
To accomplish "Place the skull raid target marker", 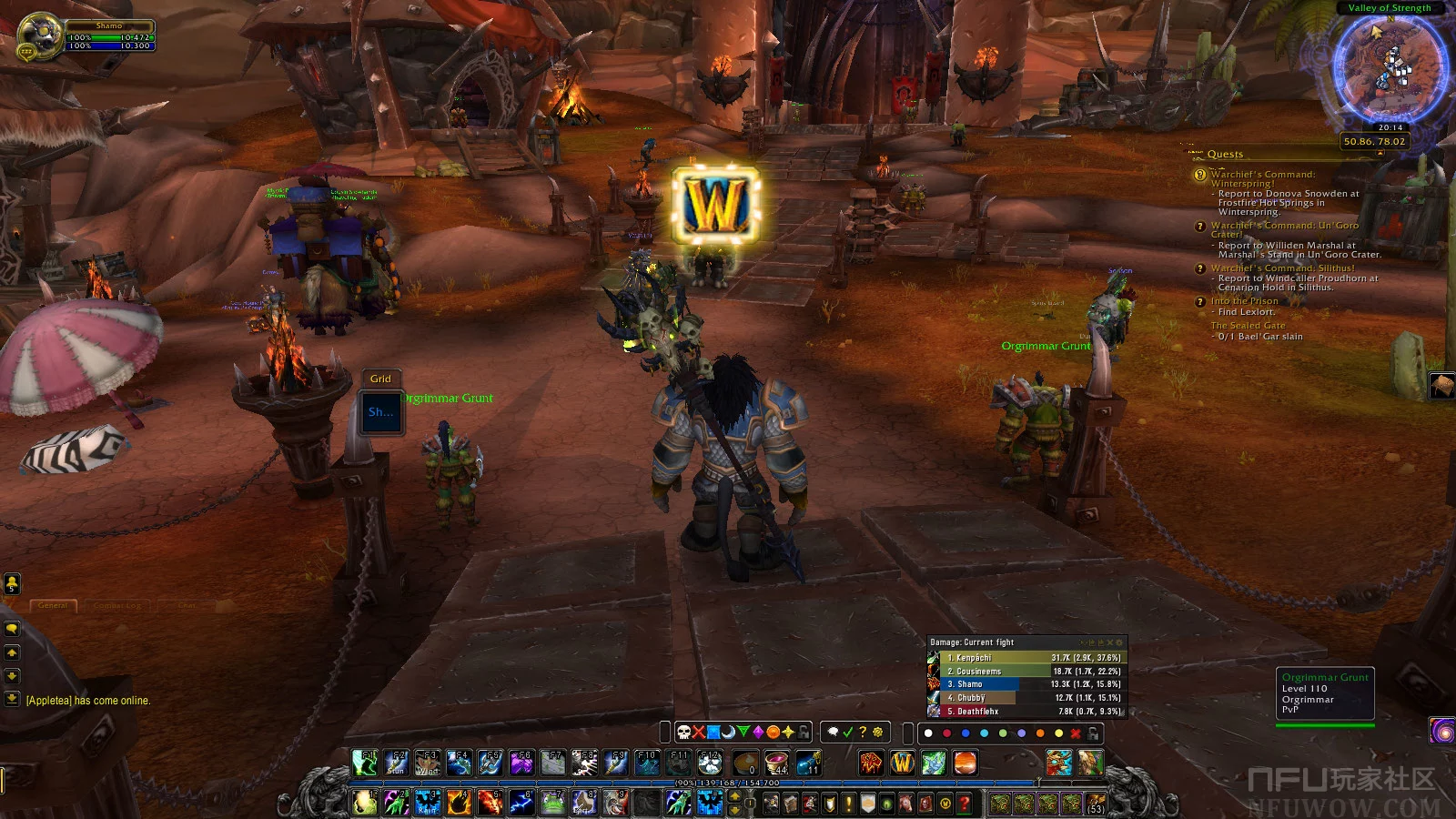I will (683, 733).
